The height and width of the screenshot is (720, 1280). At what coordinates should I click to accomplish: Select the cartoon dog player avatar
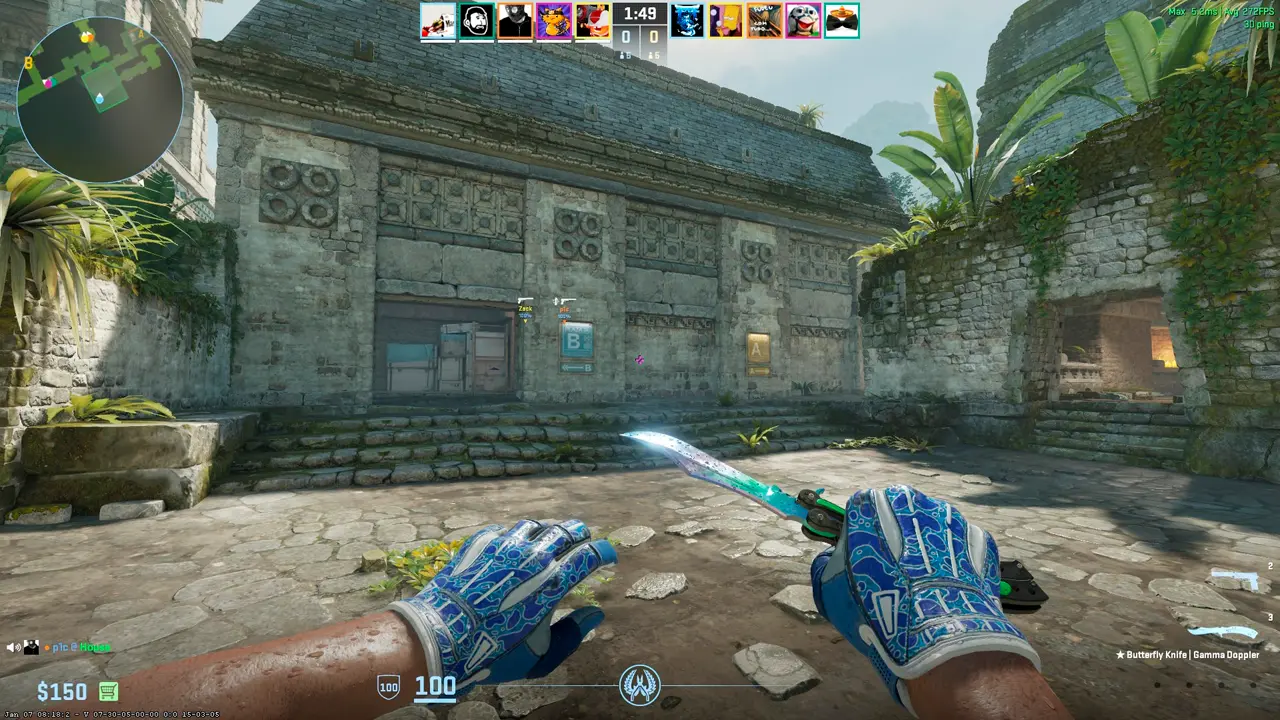click(x=802, y=20)
